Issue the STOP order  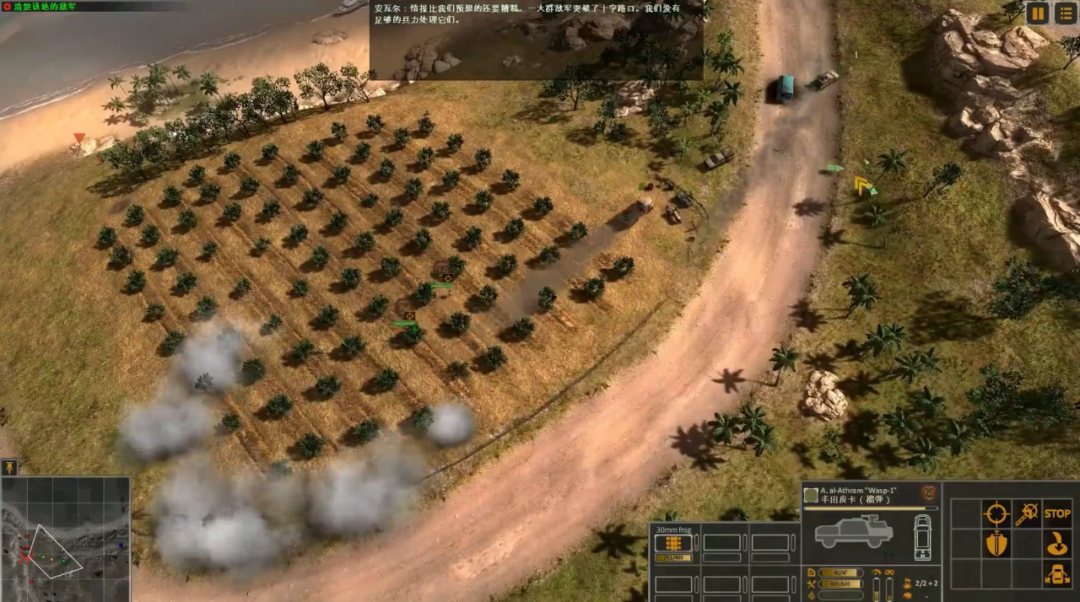(x=1057, y=514)
